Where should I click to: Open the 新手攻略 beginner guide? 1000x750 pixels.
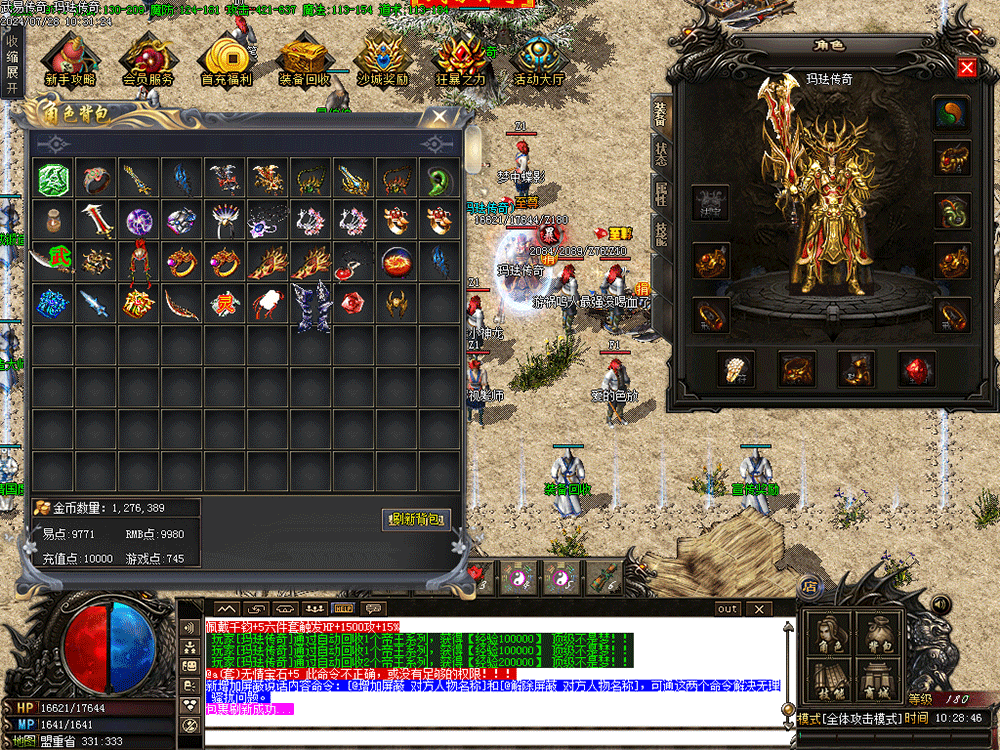point(69,60)
